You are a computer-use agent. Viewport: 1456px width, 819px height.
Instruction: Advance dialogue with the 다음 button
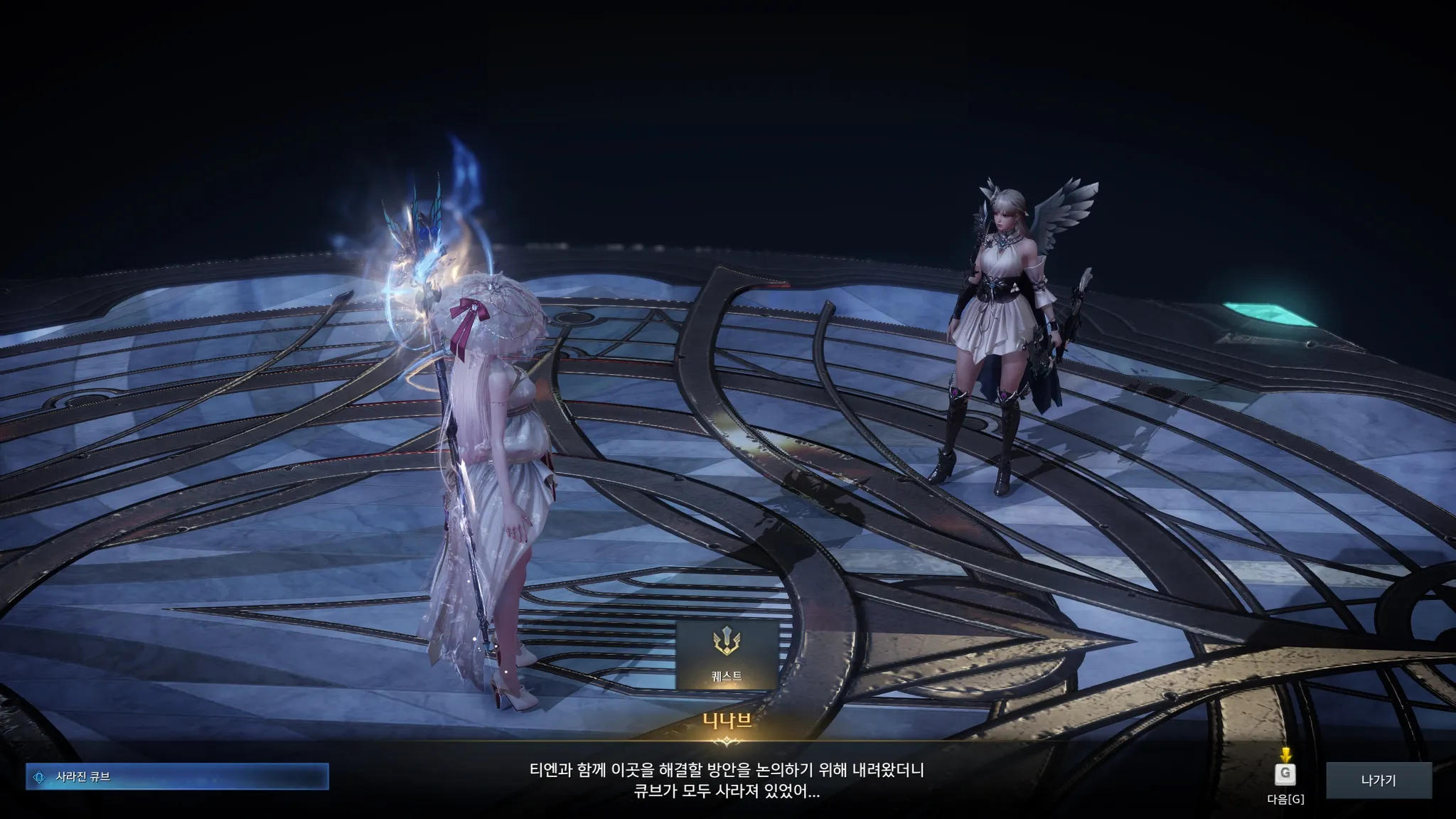tap(1285, 775)
